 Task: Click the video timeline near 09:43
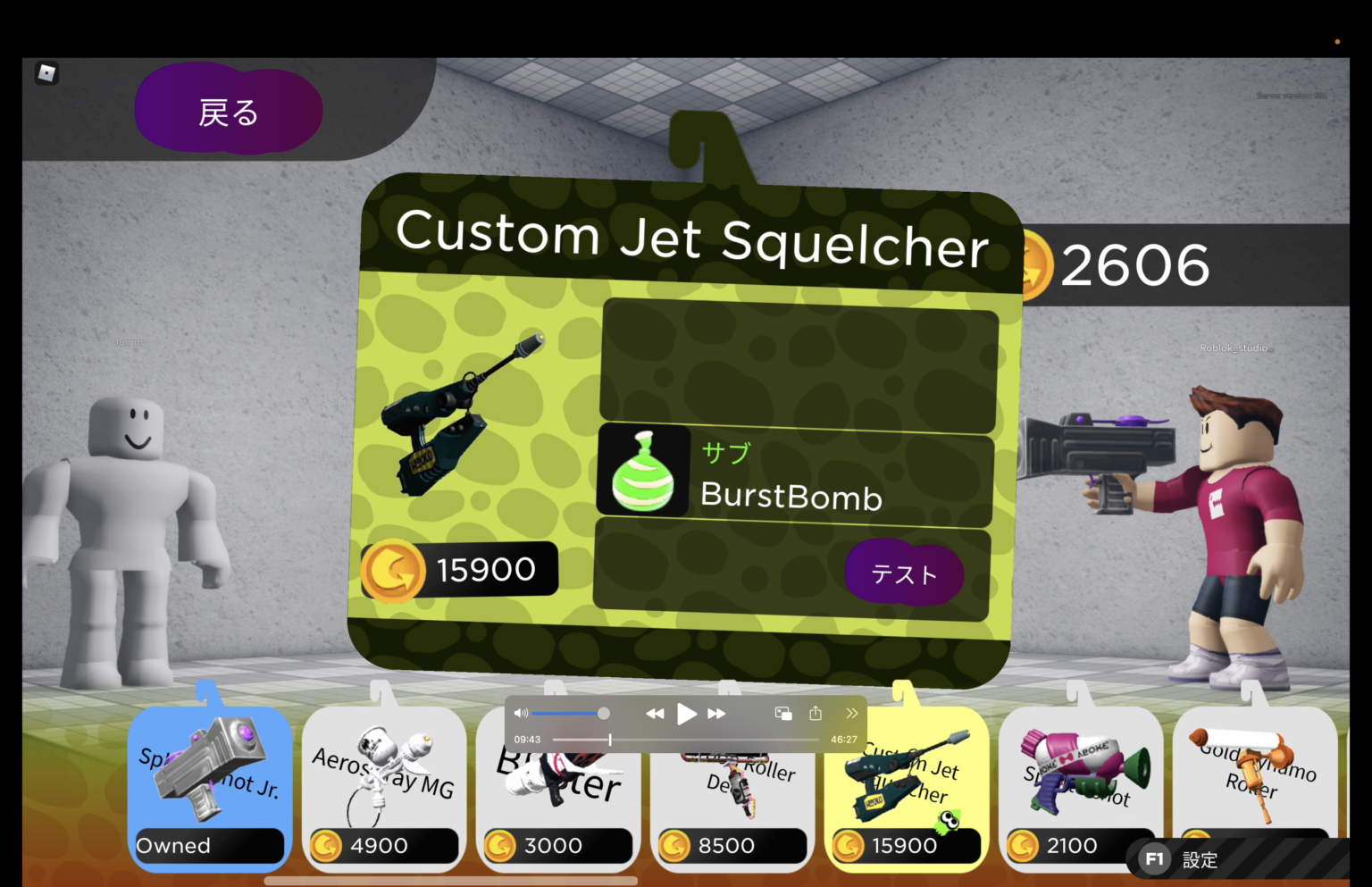coord(610,739)
